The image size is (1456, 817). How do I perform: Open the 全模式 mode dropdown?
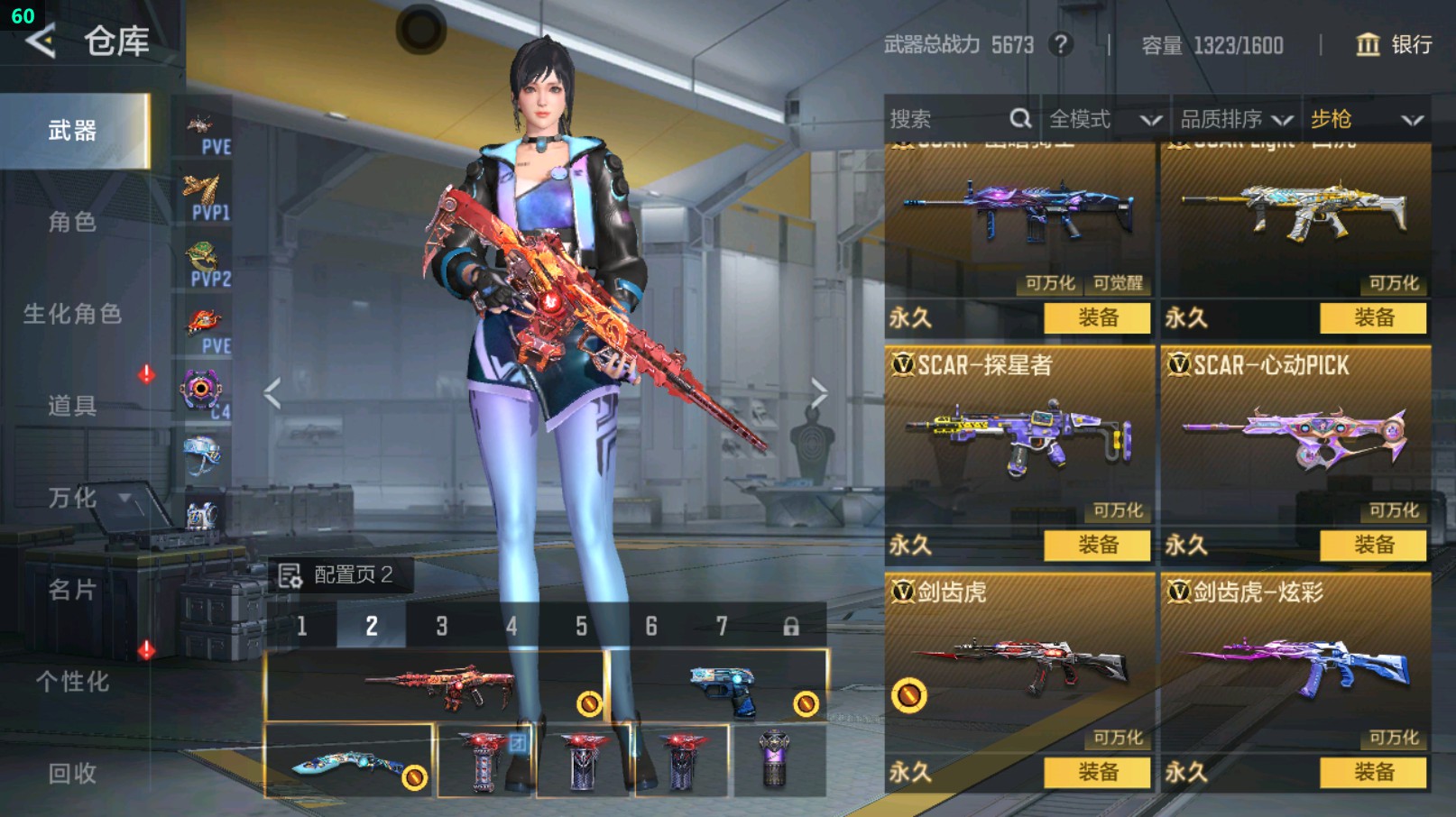pyautogui.click(x=1104, y=119)
